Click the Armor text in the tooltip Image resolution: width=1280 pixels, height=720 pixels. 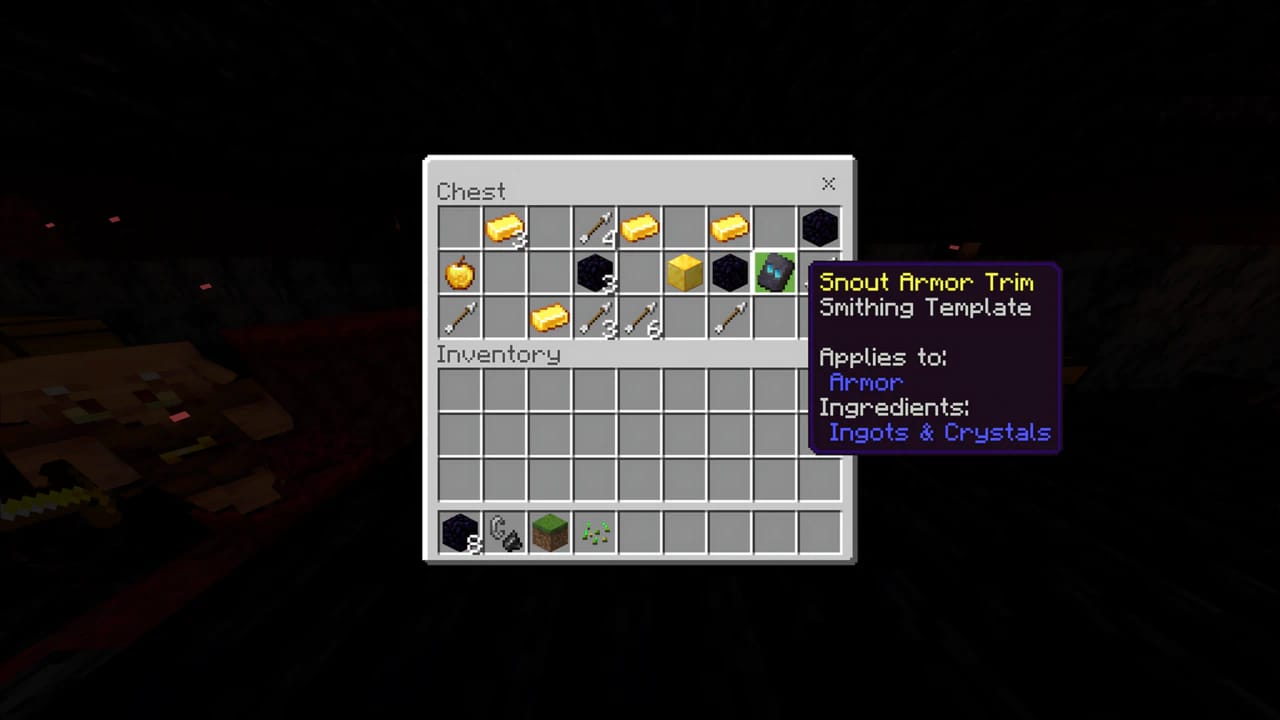(866, 382)
